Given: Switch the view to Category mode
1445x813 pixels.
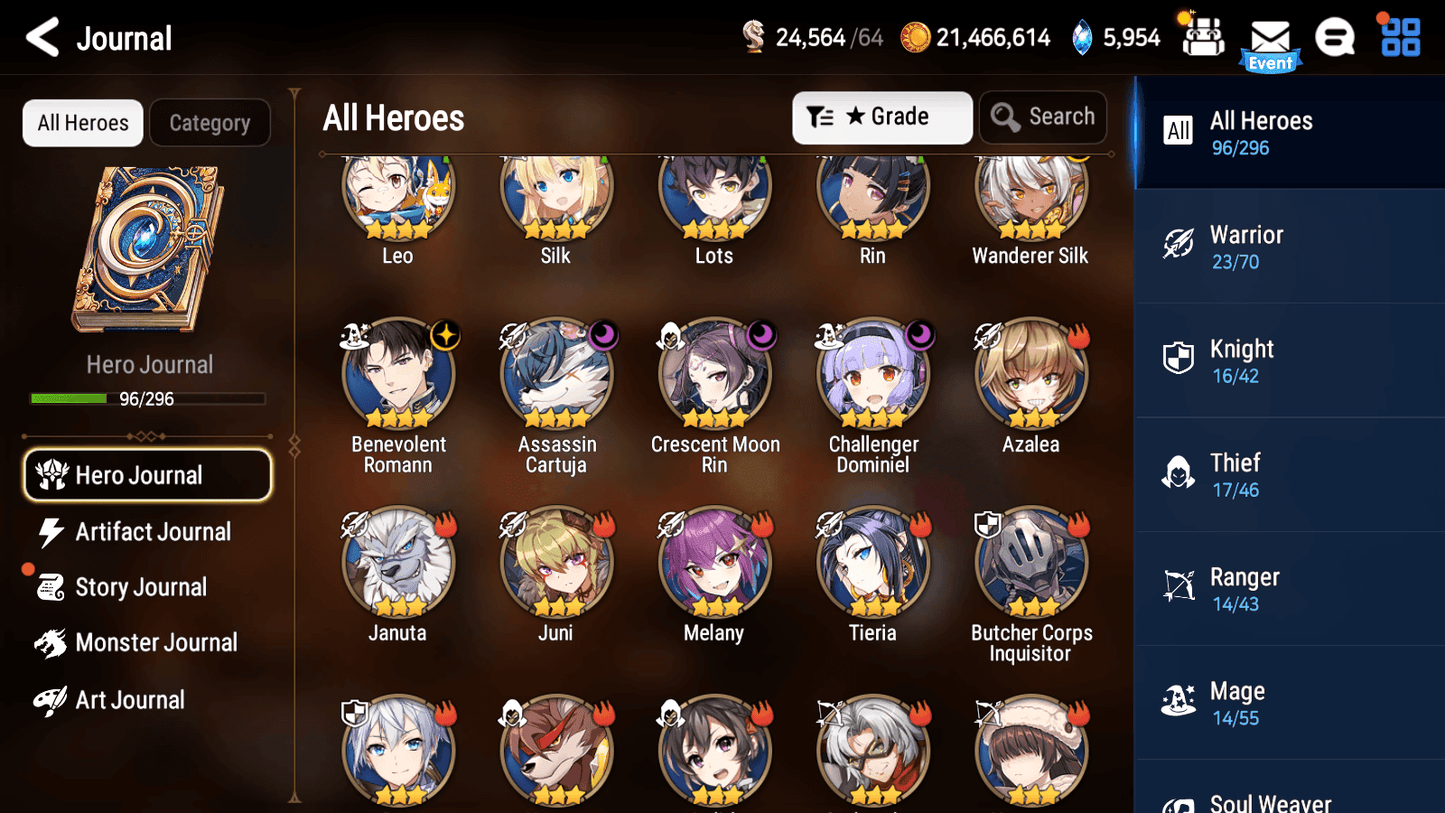Looking at the screenshot, I should point(210,122).
